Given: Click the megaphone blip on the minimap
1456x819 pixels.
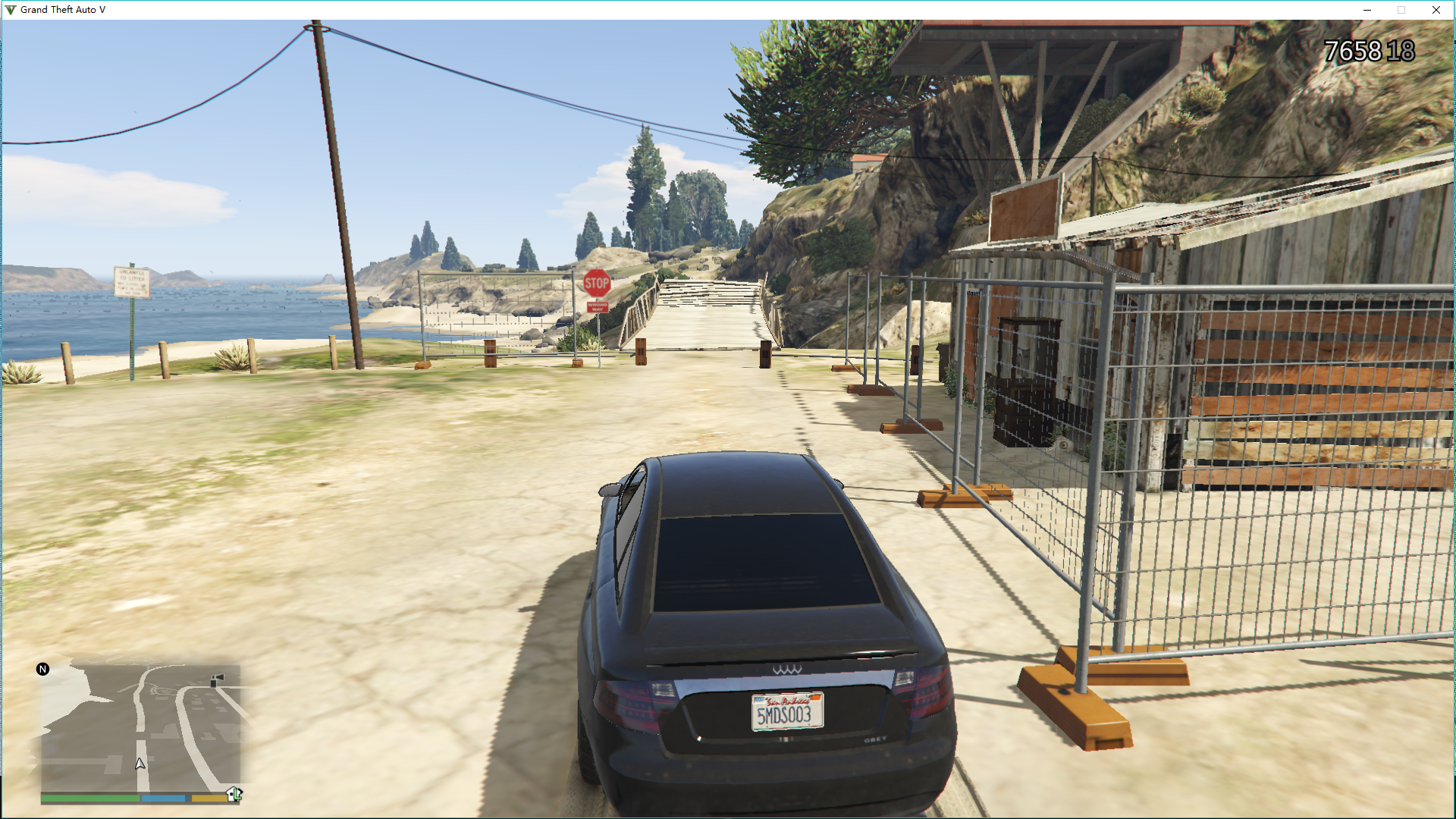Looking at the screenshot, I should pos(217,679).
